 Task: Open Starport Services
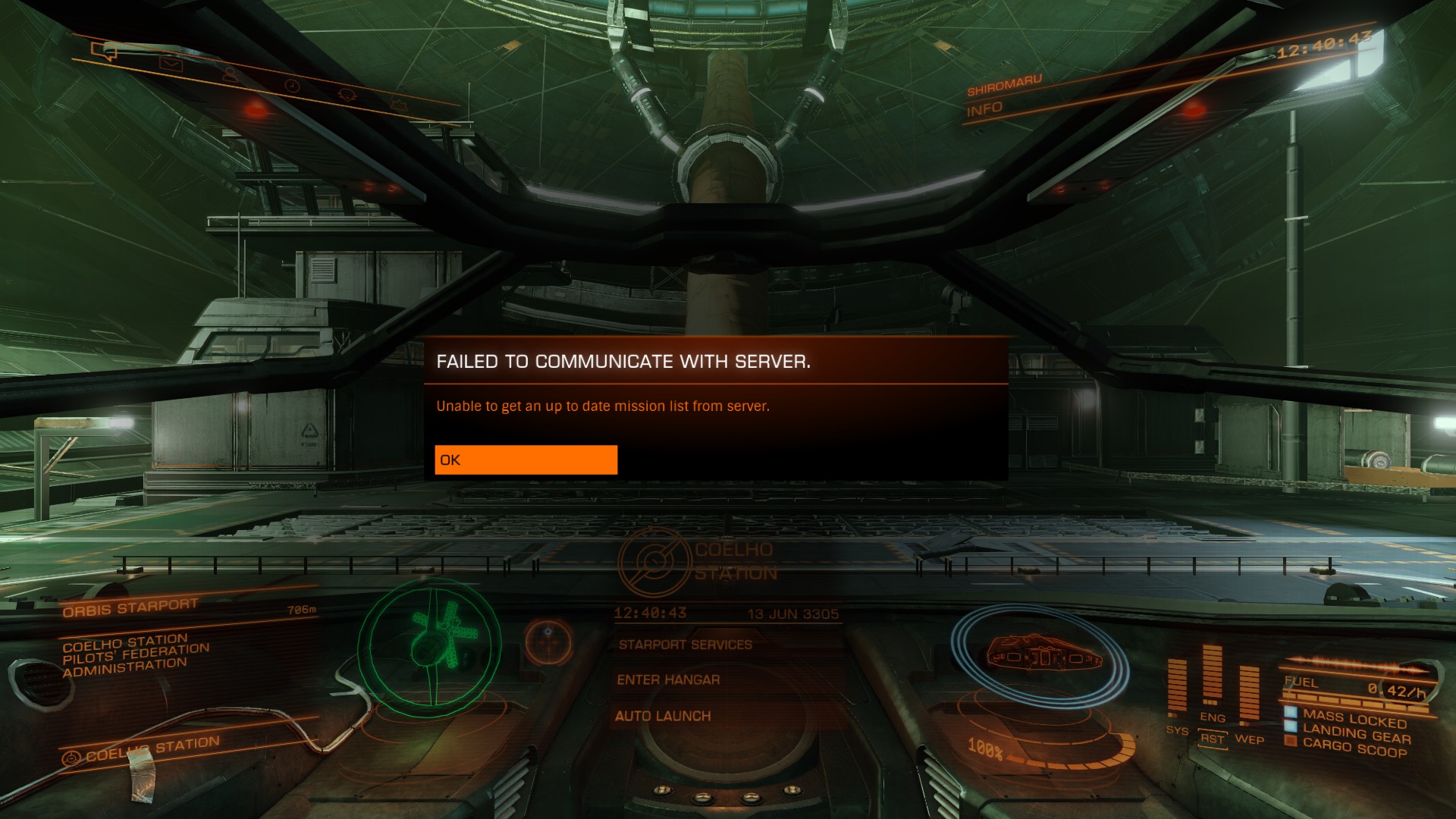pyautogui.click(x=685, y=645)
